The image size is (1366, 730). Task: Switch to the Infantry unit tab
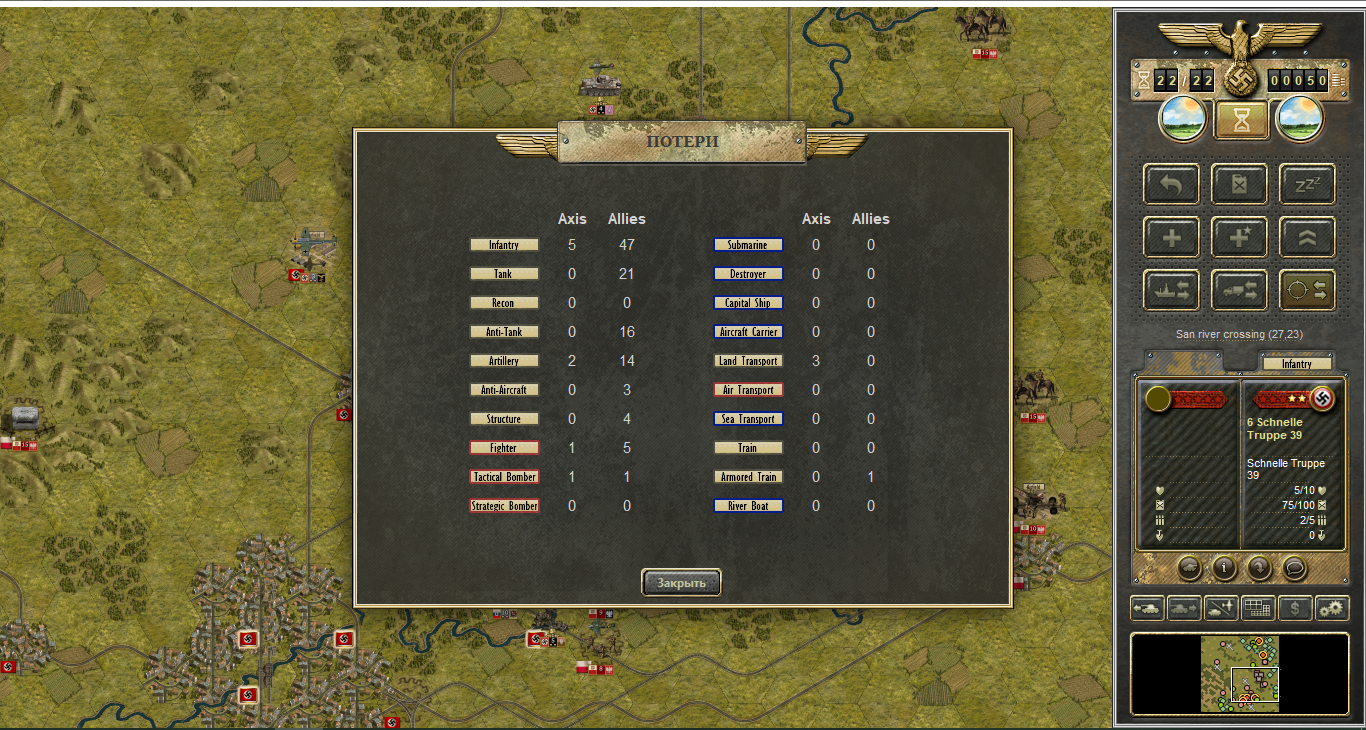point(1296,364)
